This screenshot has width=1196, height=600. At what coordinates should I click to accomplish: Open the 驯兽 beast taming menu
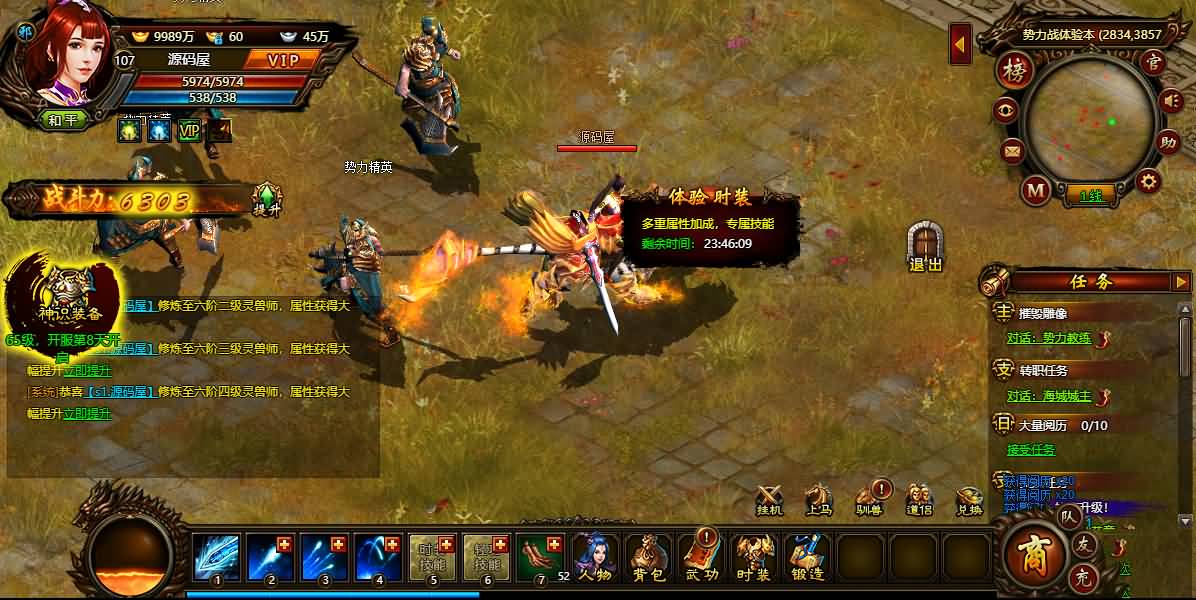tap(869, 499)
